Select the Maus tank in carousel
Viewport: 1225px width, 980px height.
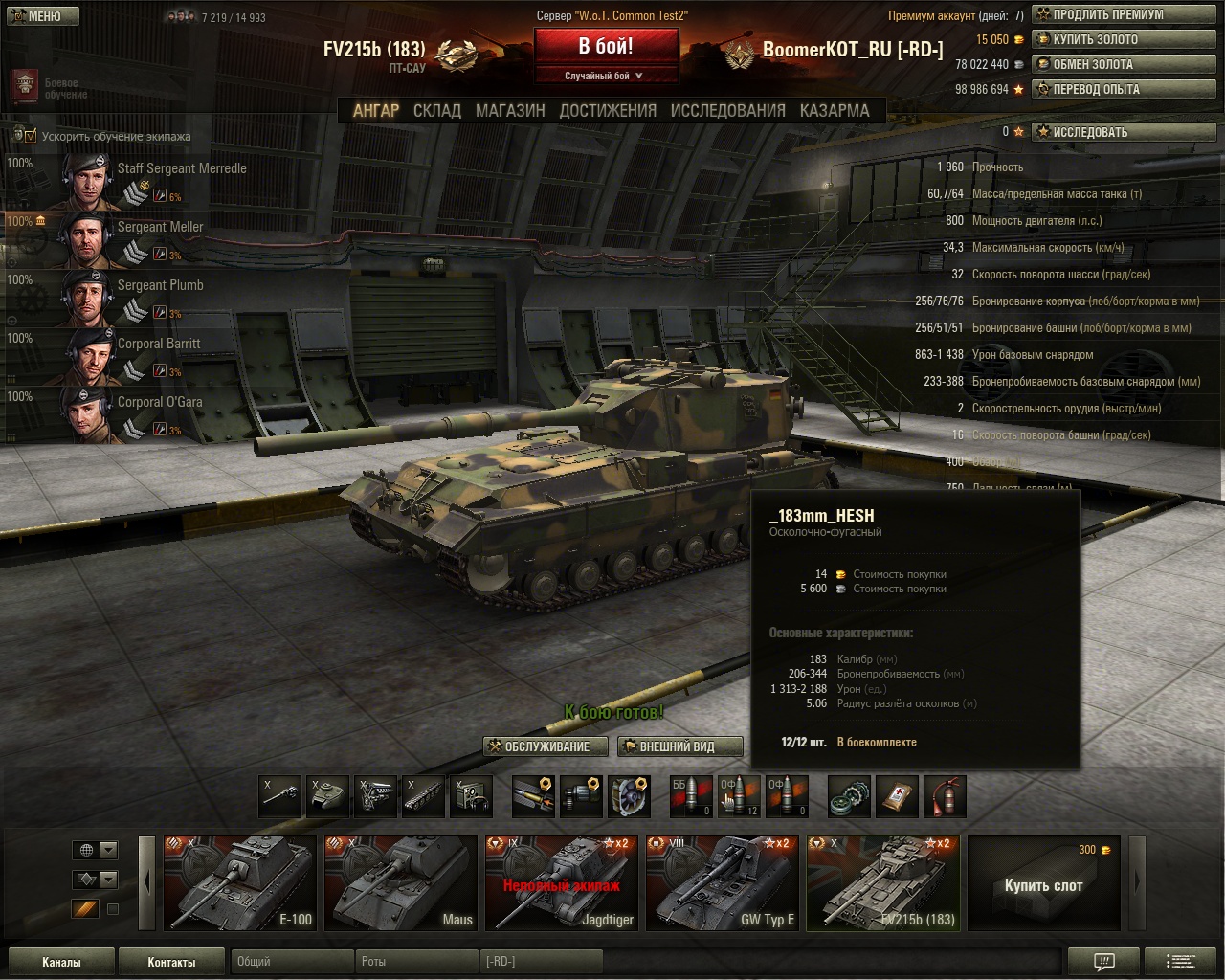[400, 882]
